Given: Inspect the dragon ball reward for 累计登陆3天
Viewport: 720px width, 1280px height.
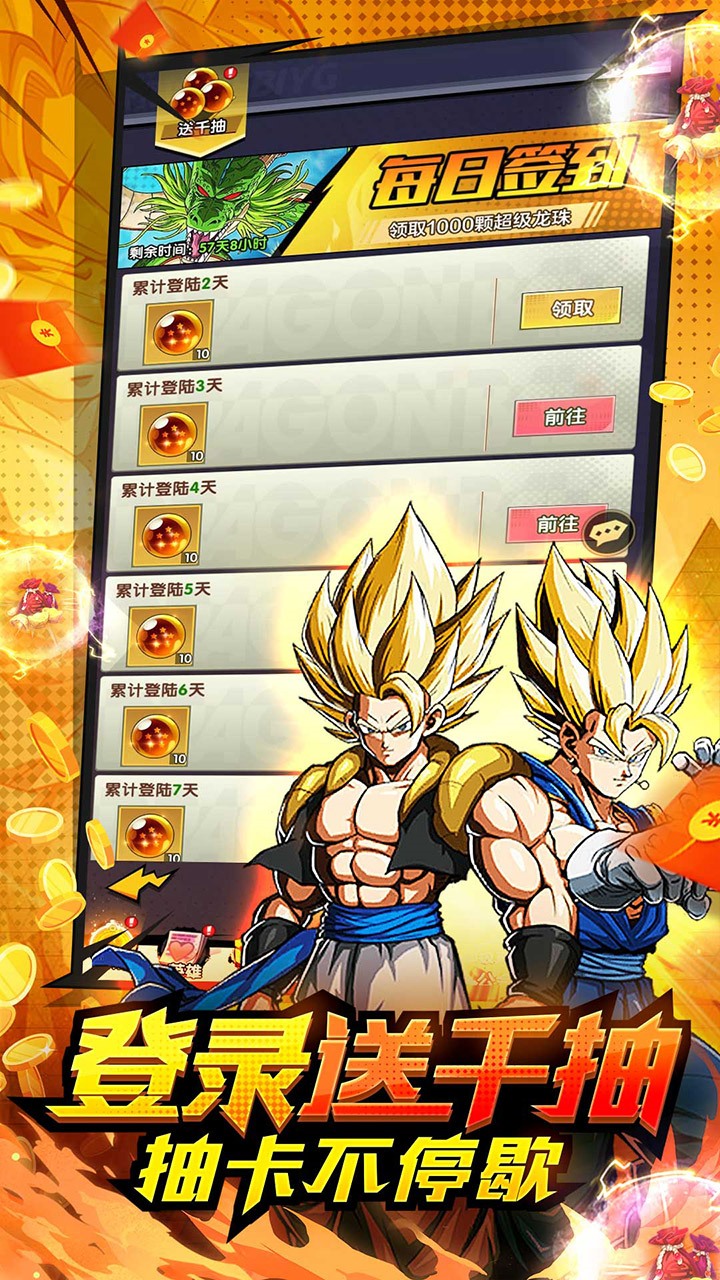Looking at the screenshot, I should click(172, 432).
